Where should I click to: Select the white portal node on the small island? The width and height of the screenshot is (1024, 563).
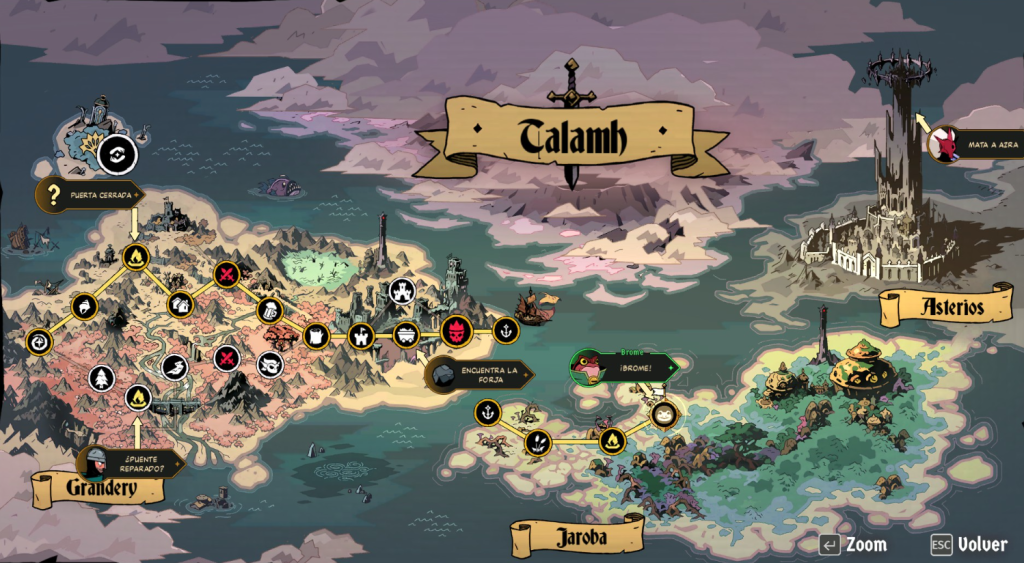tap(118, 155)
